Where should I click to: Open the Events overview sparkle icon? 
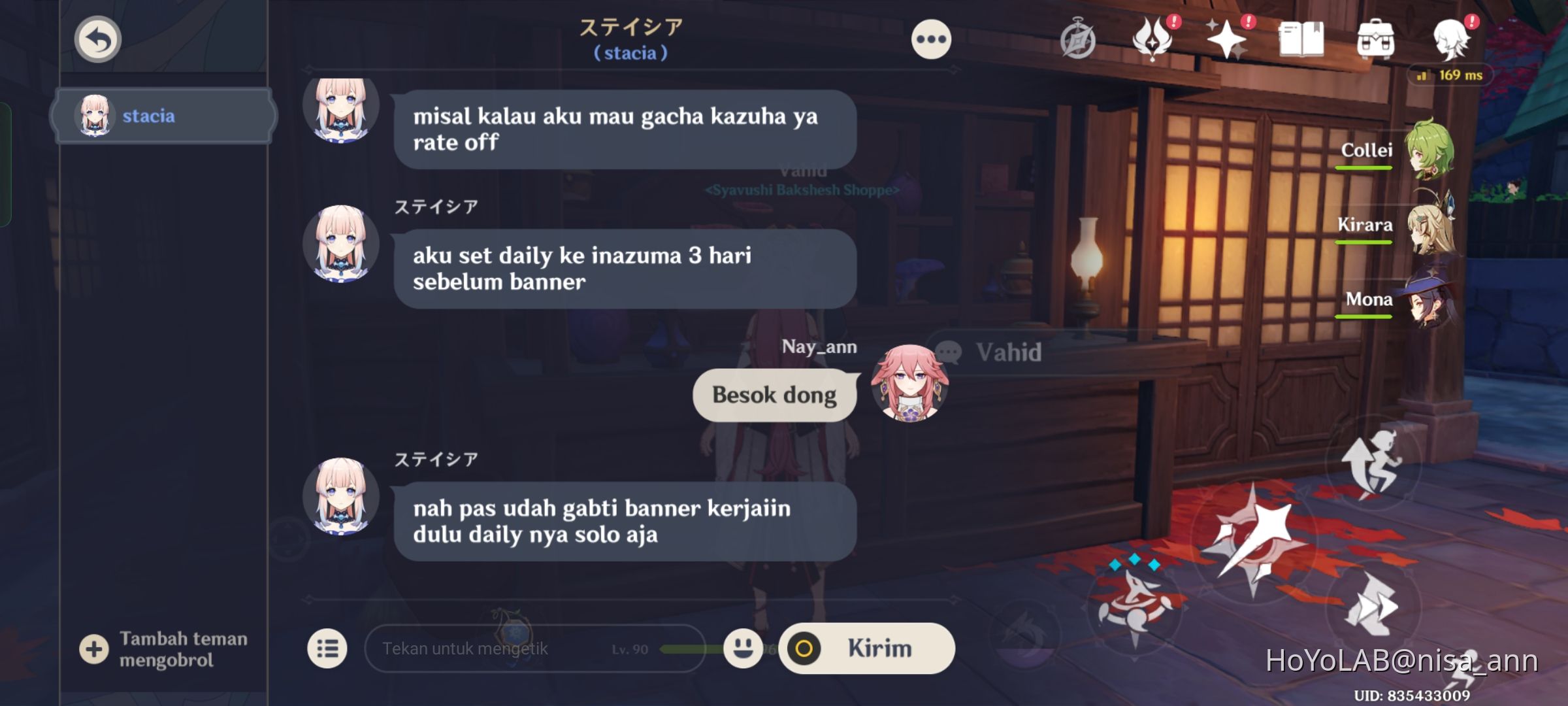pos(1227,39)
